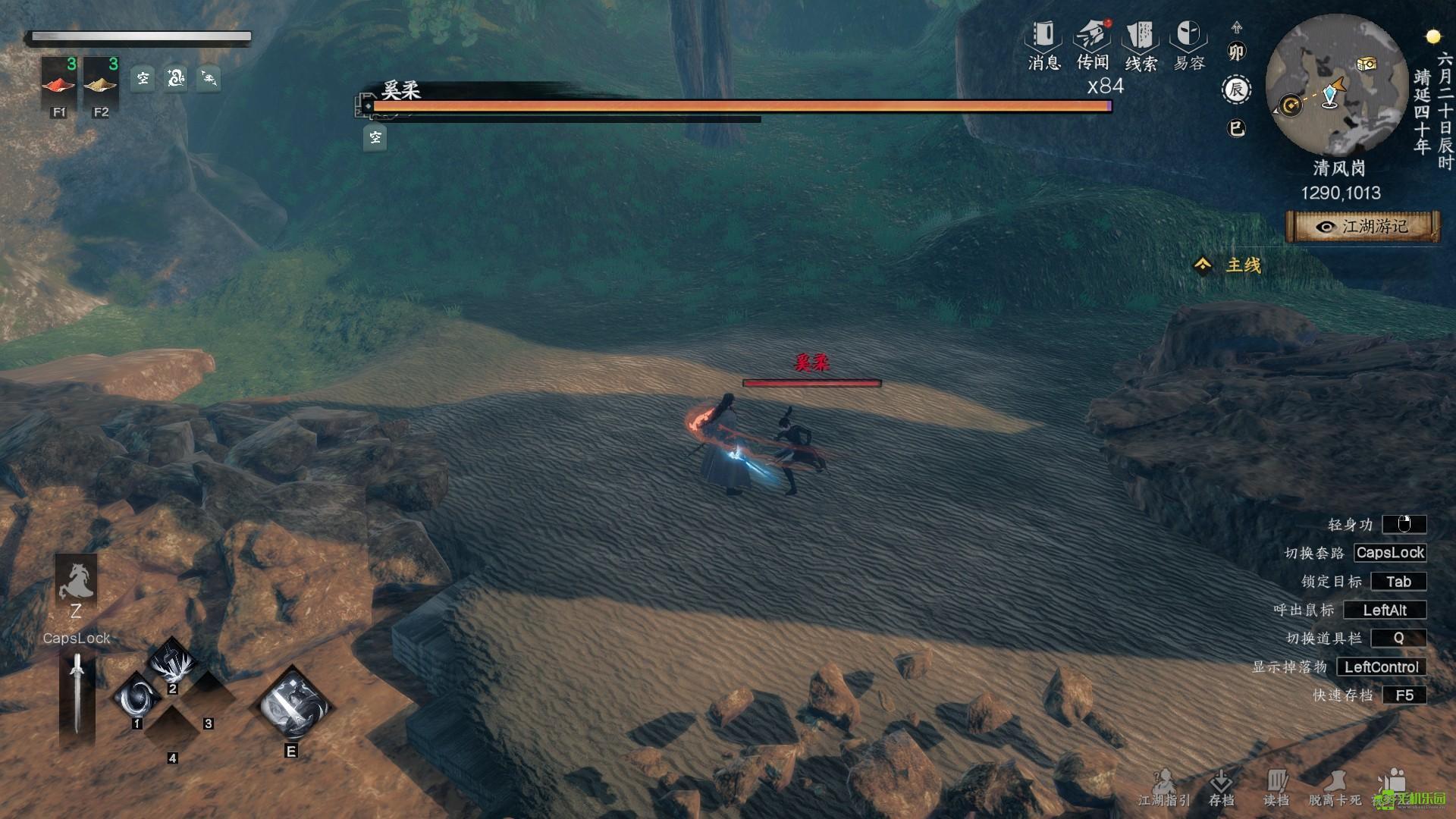Save the game with 存档
The height and width of the screenshot is (819, 1456).
click(1221, 789)
